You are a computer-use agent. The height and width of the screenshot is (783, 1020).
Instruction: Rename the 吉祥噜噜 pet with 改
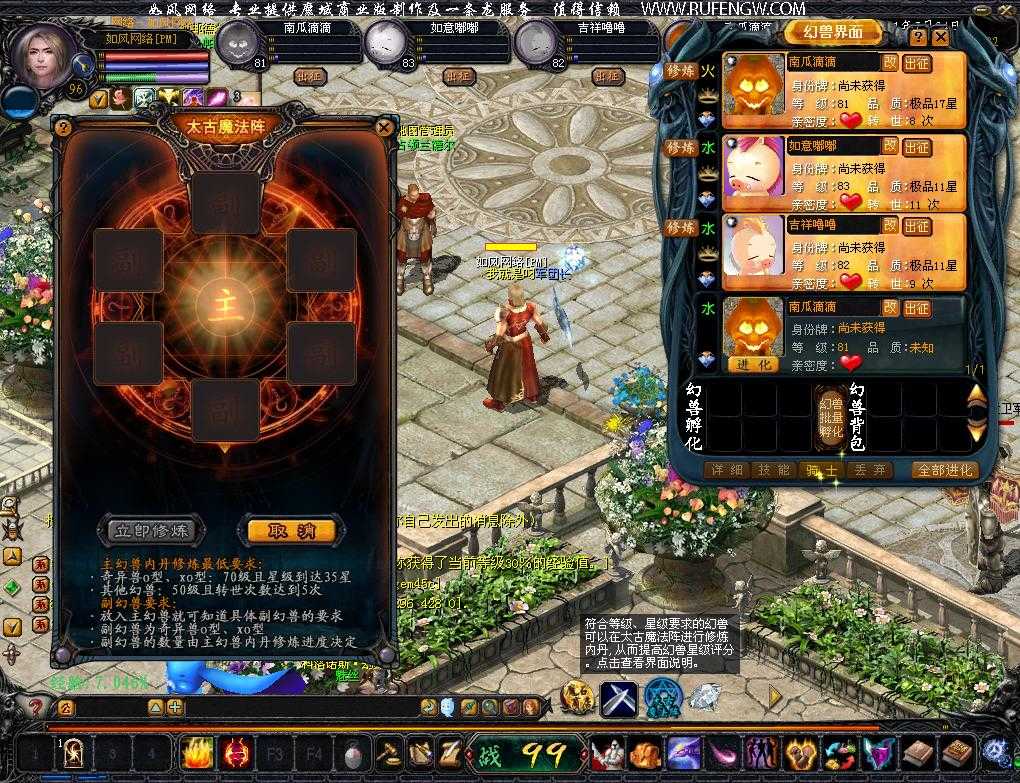coord(889,225)
